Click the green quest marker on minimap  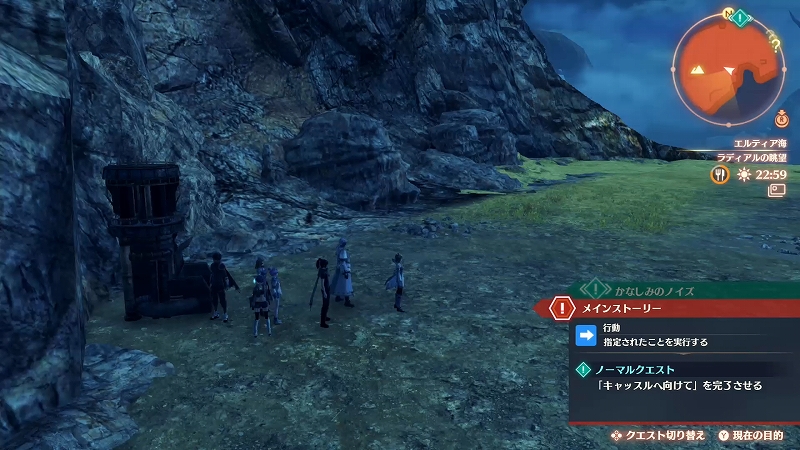[739, 17]
